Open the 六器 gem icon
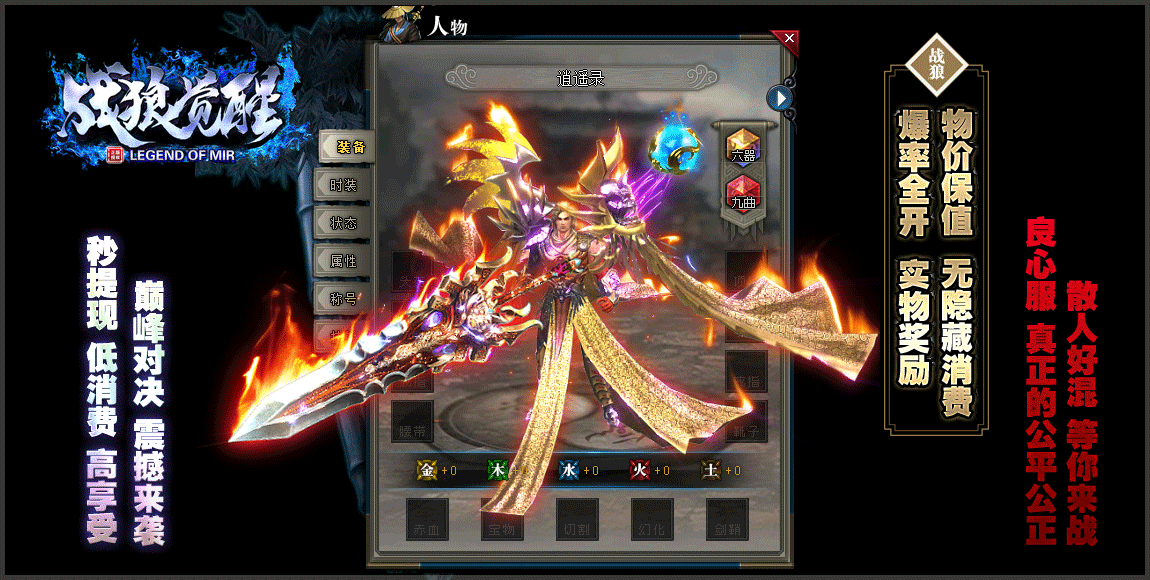This screenshot has width=1150, height=580. (x=742, y=147)
